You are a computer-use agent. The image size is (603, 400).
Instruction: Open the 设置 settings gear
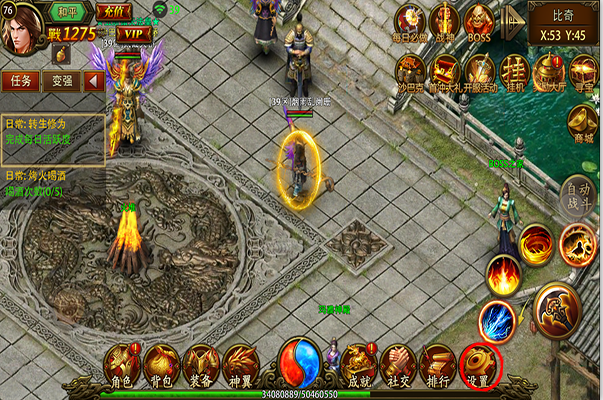(x=478, y=364)
